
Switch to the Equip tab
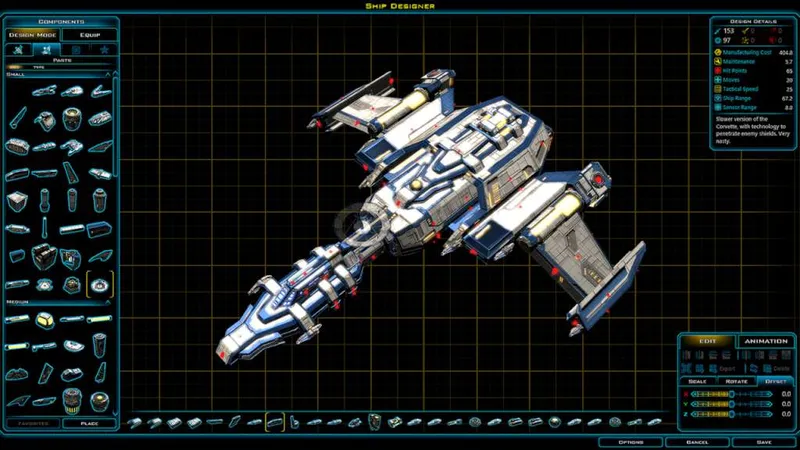90,34
